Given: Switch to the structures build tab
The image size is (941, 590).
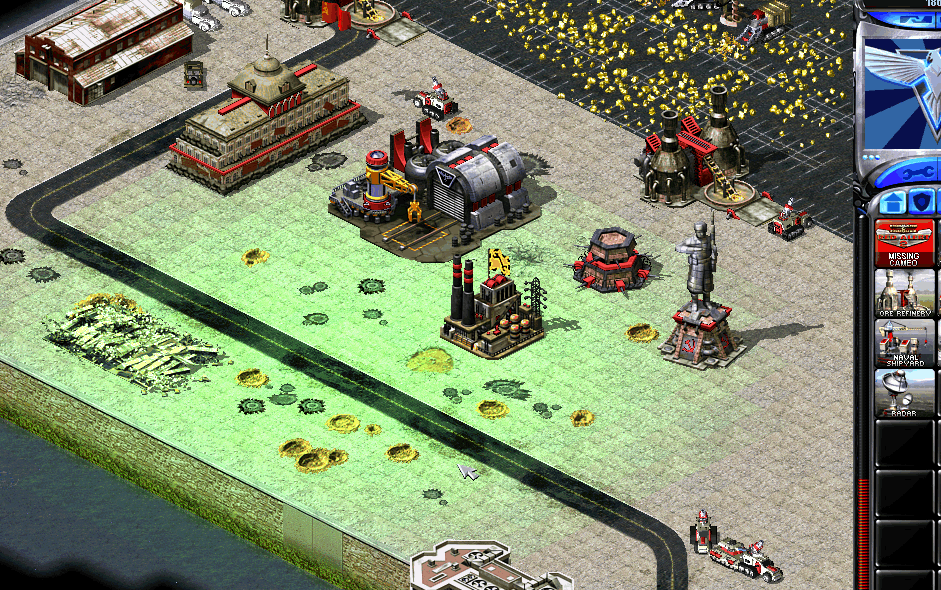Looking at the screenshot, I should pyautogui.click(x=890, y=203).
